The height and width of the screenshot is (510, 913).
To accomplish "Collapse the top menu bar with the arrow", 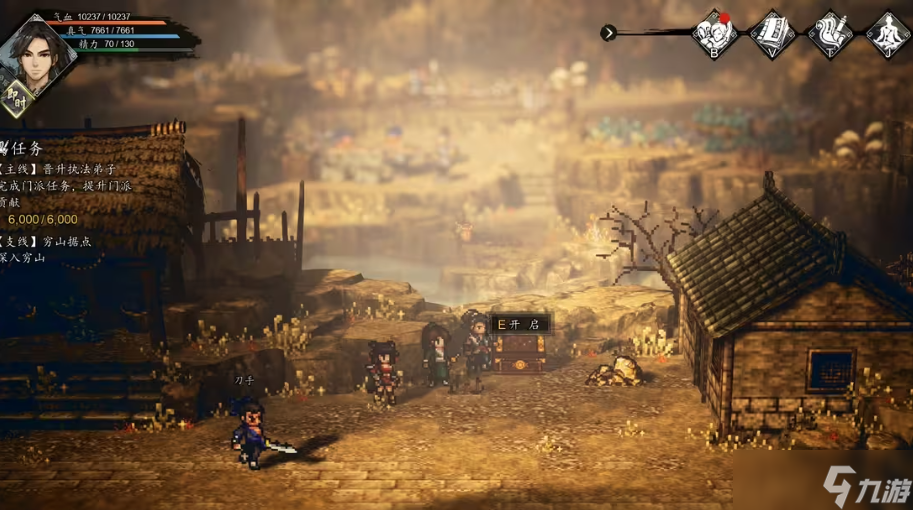I will (608, 33).
